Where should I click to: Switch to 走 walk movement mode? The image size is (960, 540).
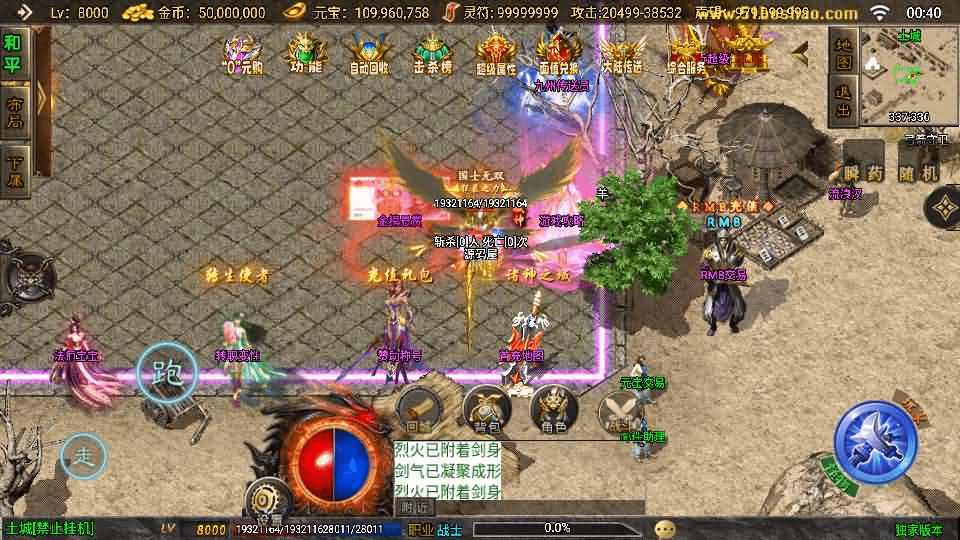84,457
